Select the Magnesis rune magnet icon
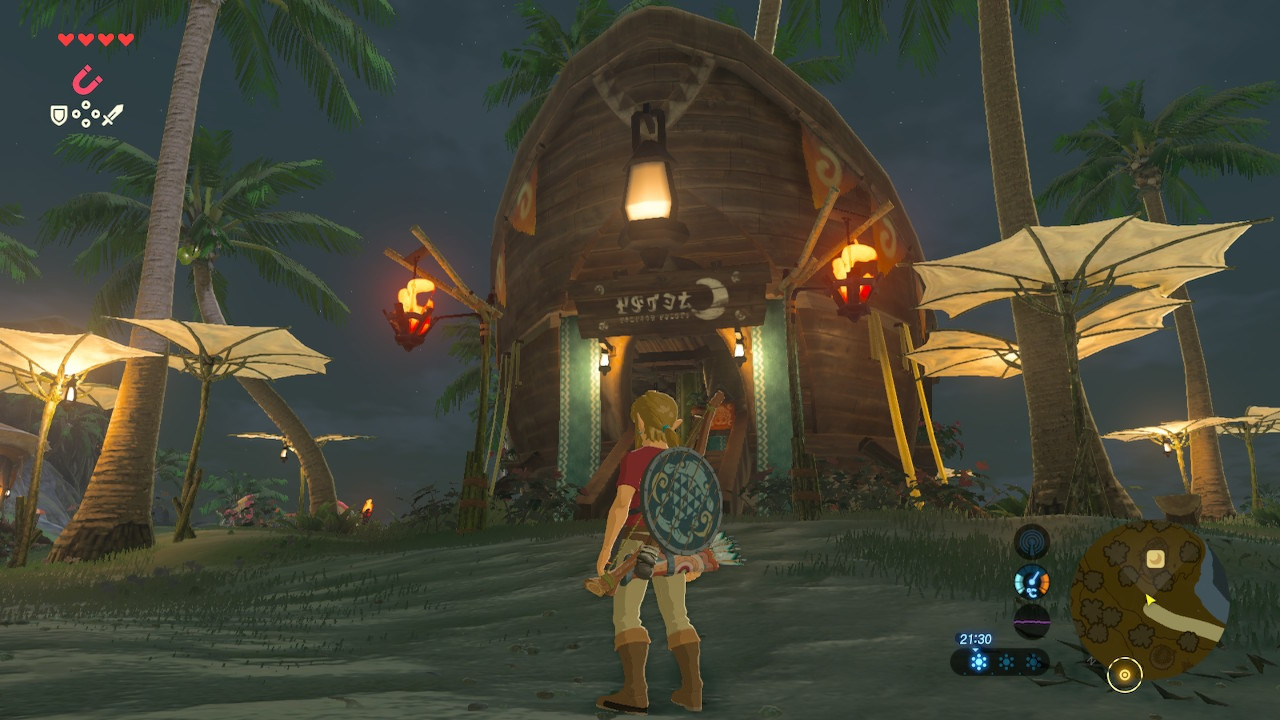1280x720 pixels. [88, 79]
